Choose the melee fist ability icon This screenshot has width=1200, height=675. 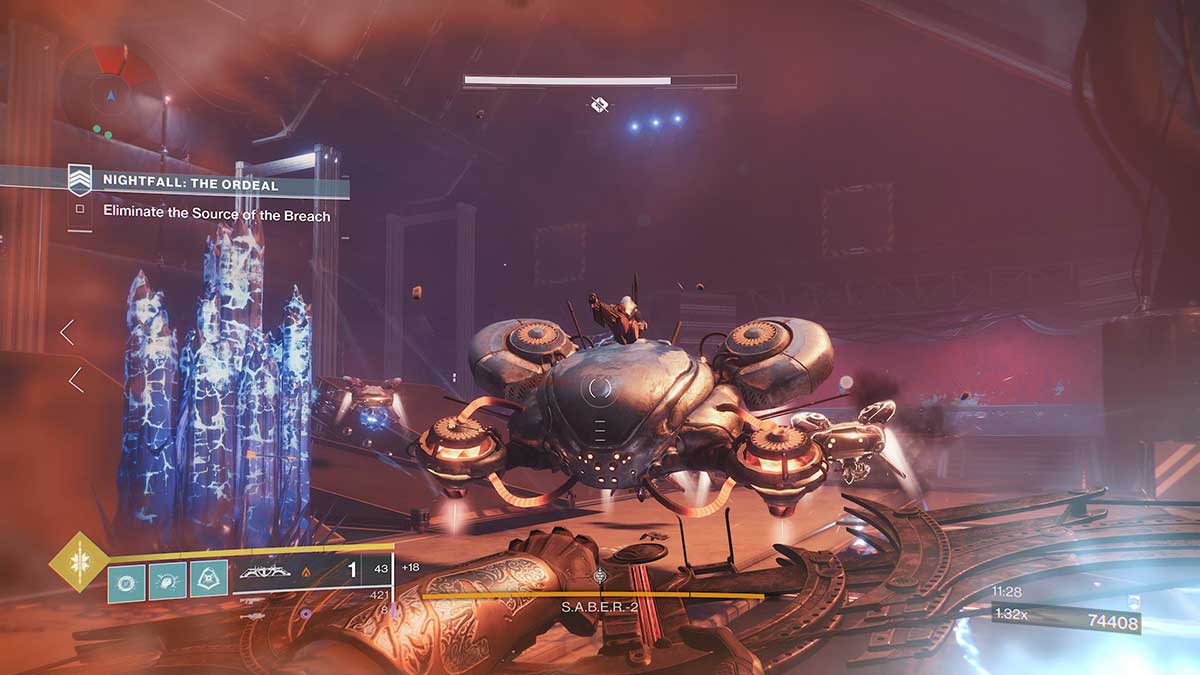[168, 580]
